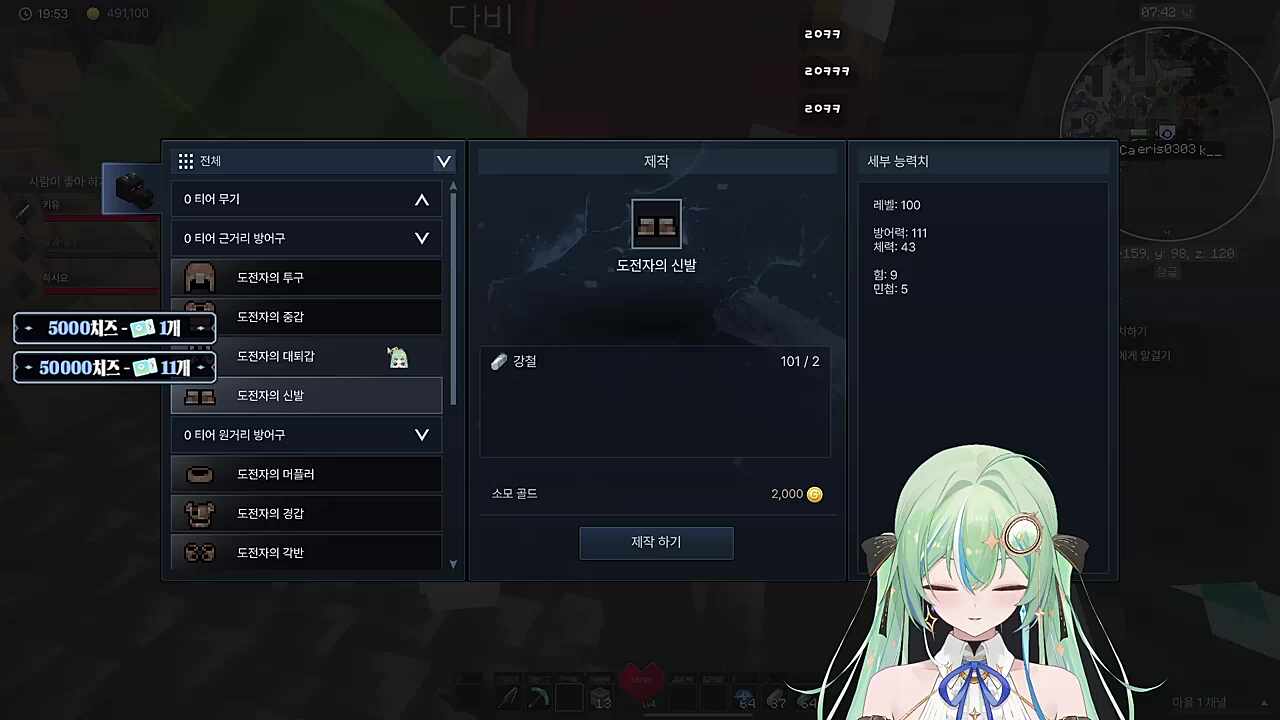Click the 제작 panel header
This screenshot has width=1280, height=720.
click(x=656, y=160)
